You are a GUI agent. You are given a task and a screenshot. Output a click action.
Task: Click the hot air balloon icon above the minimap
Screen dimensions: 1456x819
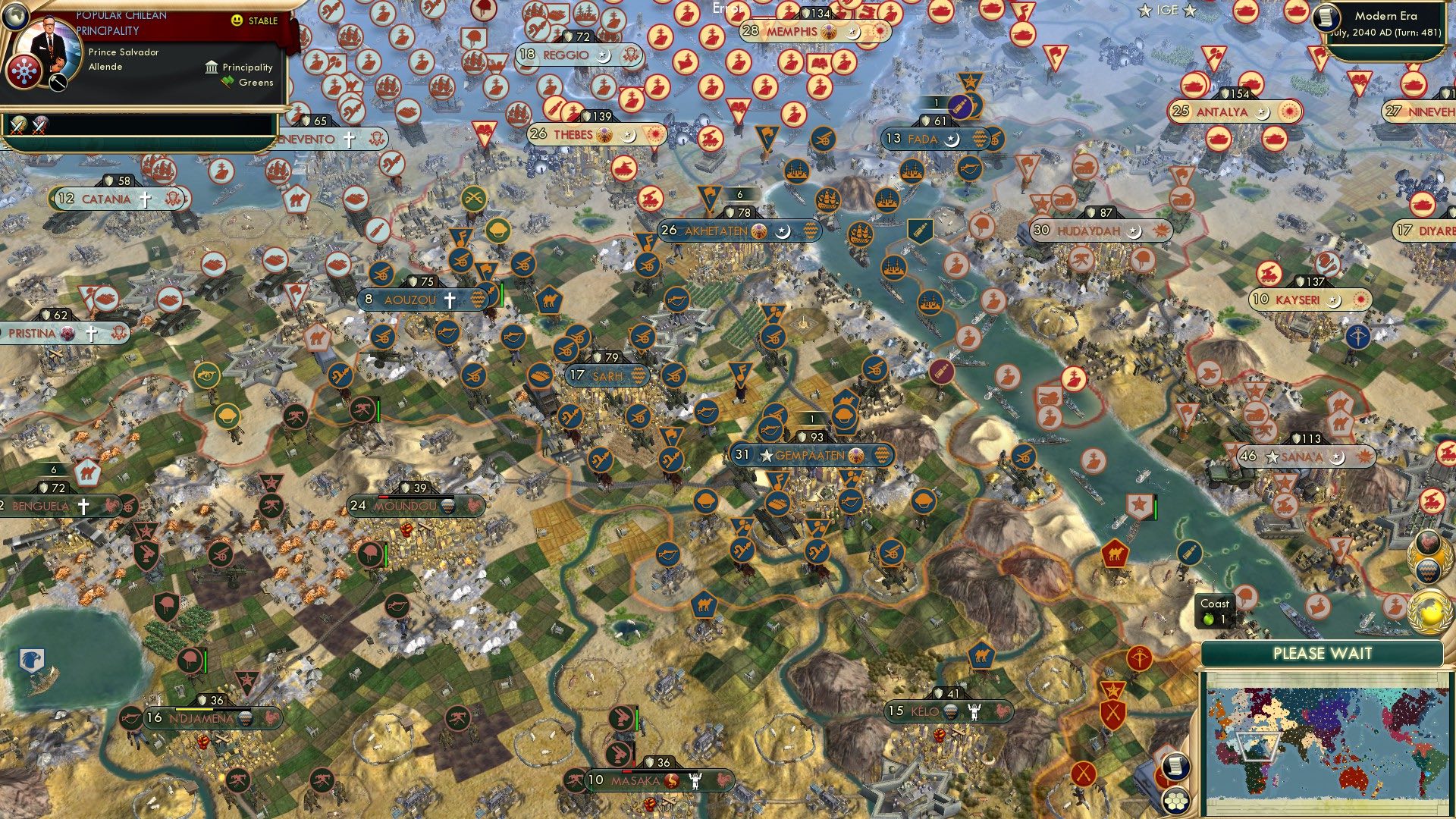[x=1429, y=571]
